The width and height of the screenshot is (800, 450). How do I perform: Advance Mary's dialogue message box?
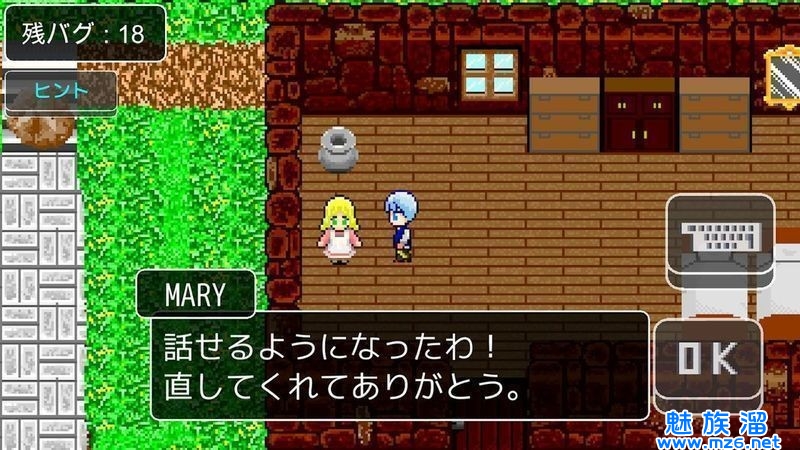coord(400,365)
